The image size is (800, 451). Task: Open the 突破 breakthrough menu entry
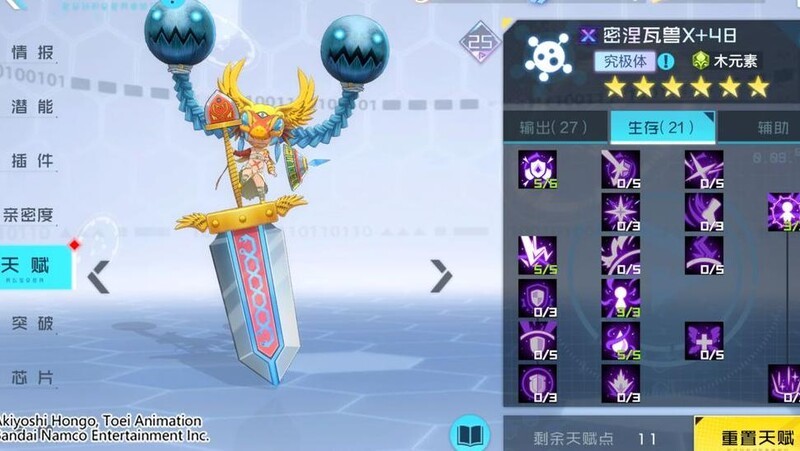click(32, 322)
